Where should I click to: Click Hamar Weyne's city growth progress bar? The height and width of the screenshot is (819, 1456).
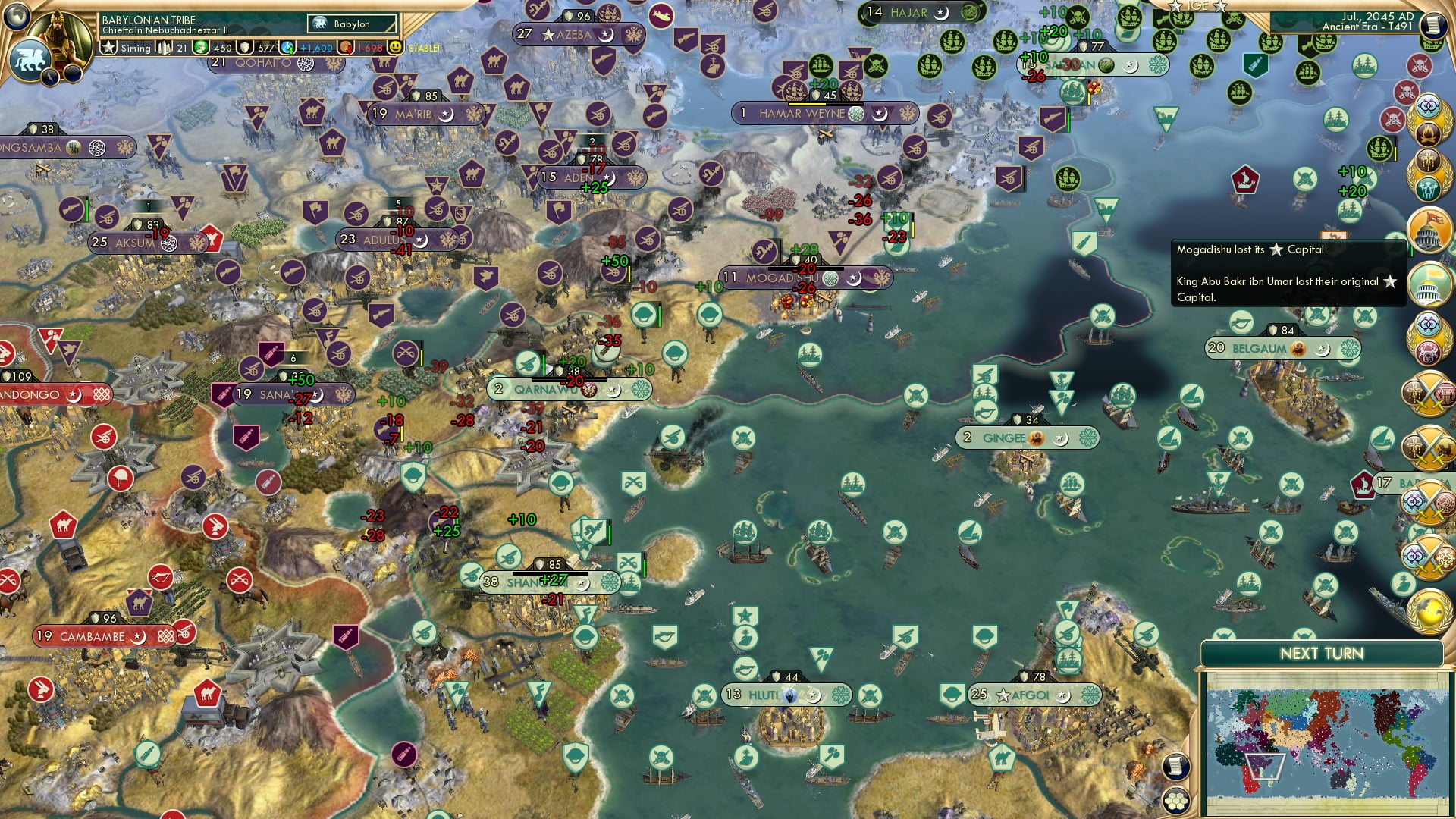coord(825,105)
